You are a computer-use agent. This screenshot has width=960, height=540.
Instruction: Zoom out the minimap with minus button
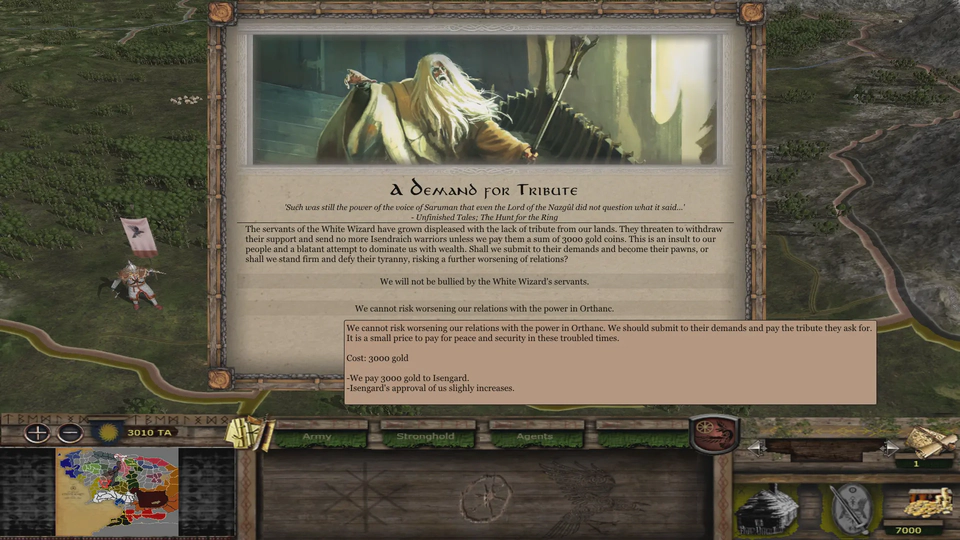(x=69, y=433)
